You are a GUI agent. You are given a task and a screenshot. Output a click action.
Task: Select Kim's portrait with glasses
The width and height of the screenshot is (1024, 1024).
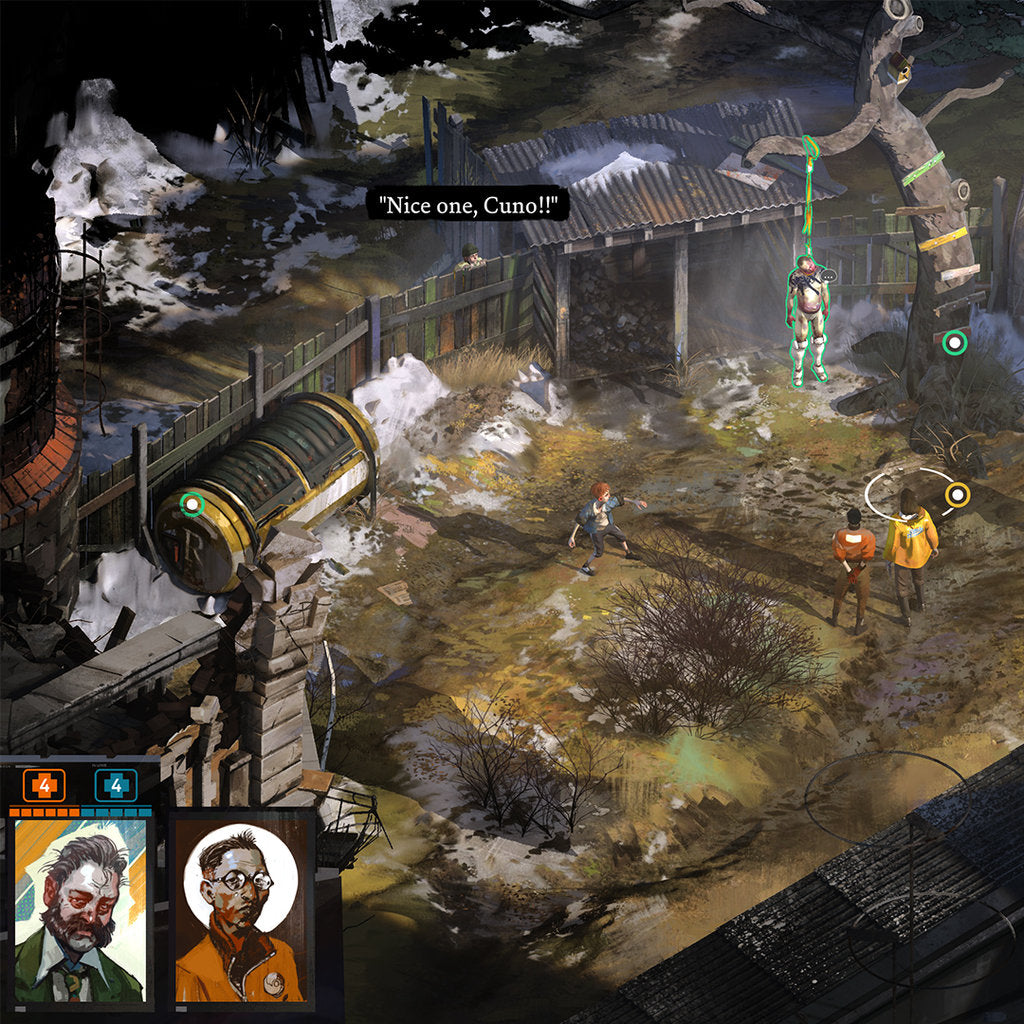(x=240, y=910)
